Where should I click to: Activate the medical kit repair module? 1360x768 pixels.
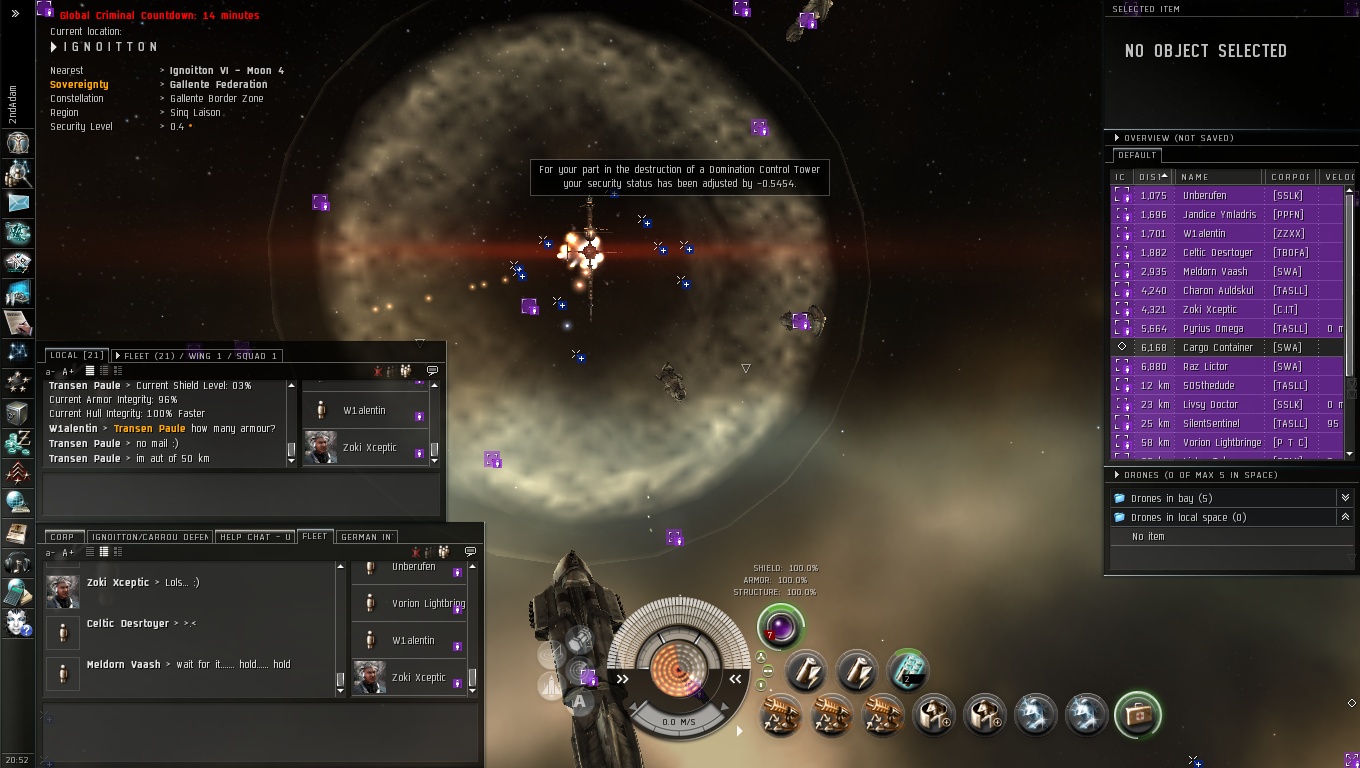tap(1138, 714)
